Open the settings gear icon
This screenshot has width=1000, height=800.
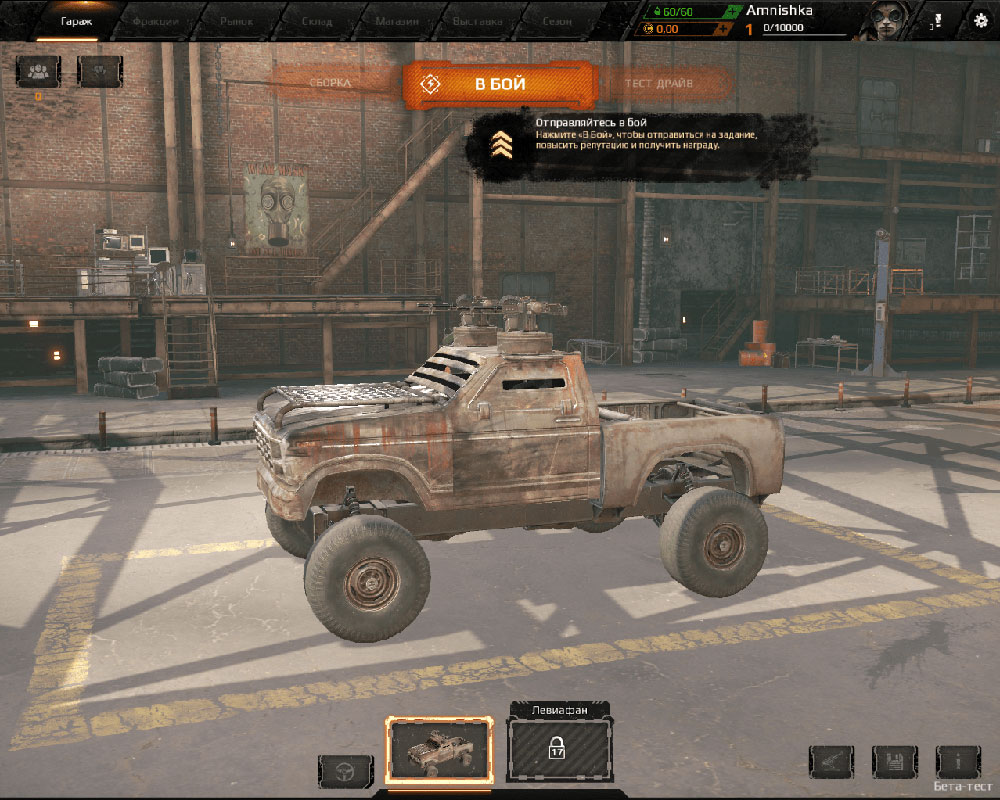(980, 20)
